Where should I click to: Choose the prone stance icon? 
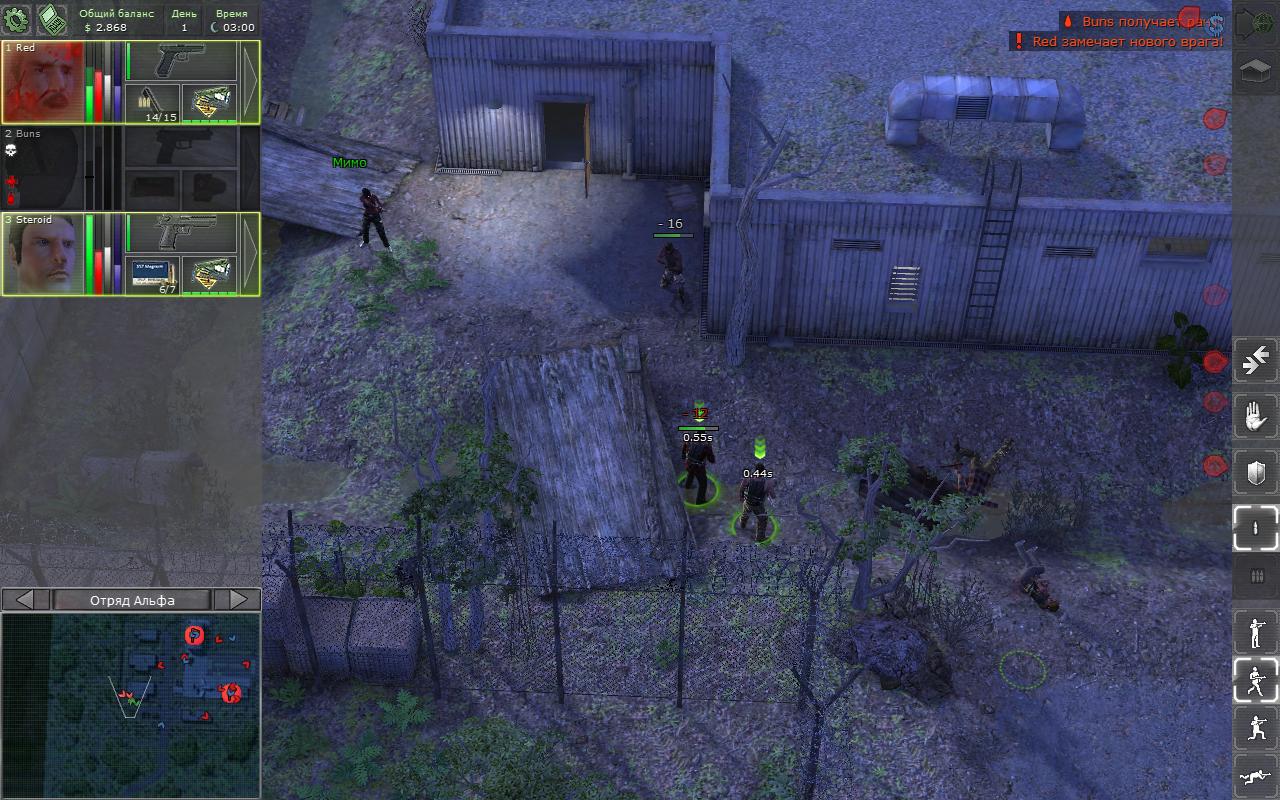tap(1255, 776)
